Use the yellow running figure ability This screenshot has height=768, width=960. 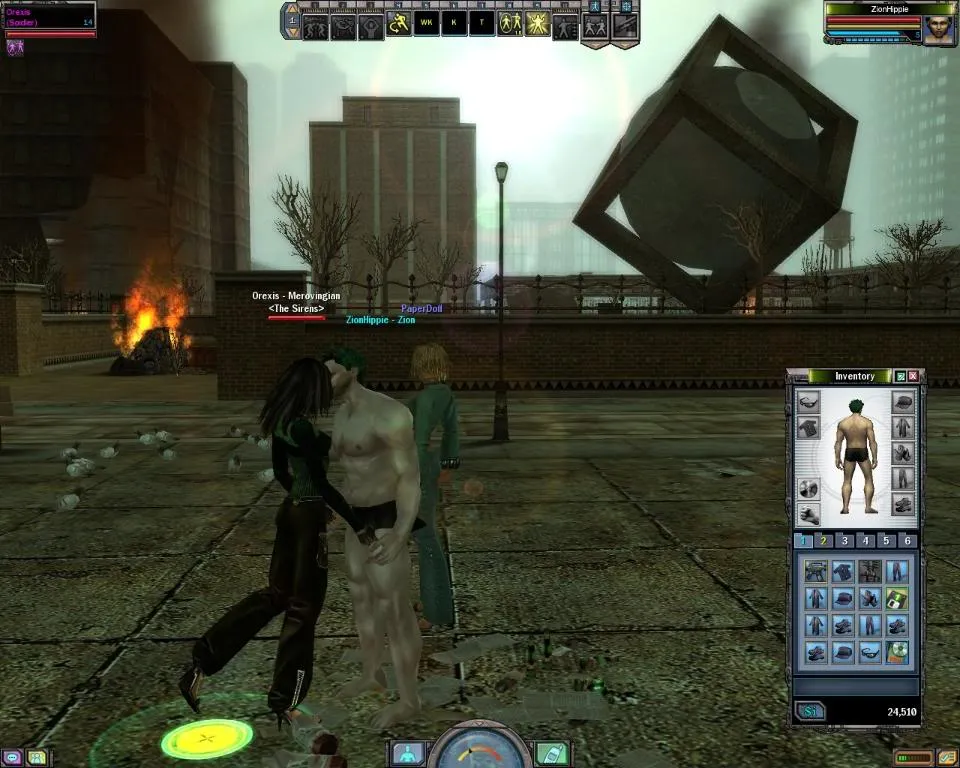point(399,23)
